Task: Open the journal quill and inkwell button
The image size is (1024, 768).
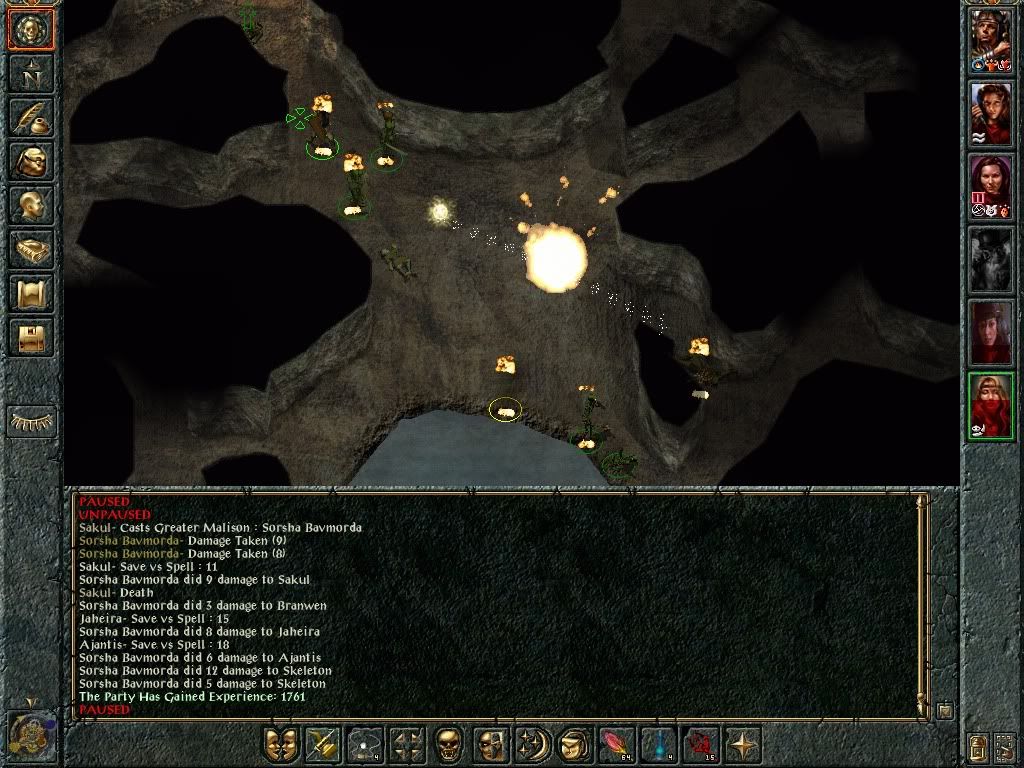Action: [32, 118]
